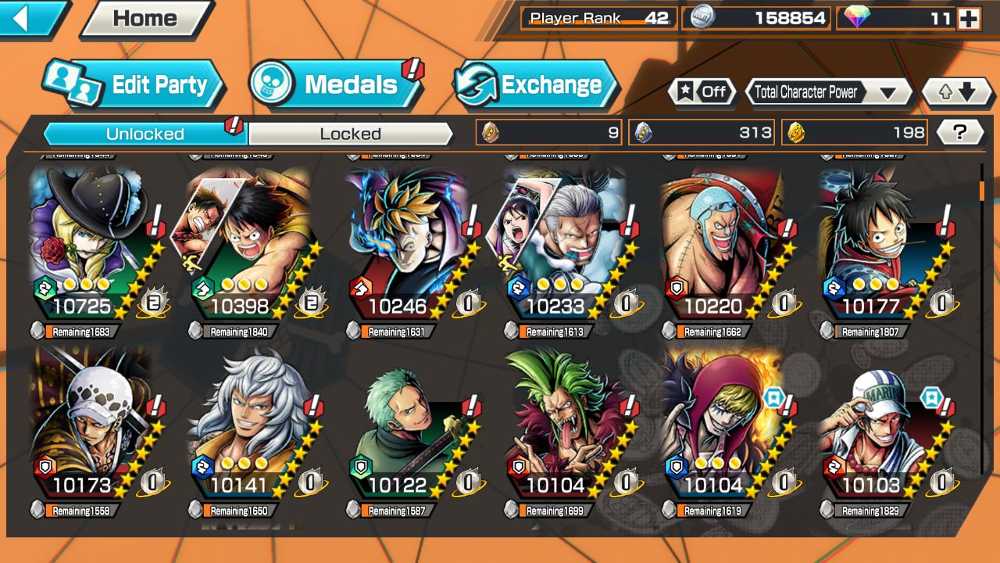Toggle the favorites star filter Off
The height and width of the screenshot is (563, 1000).
[x=701, y=92]
